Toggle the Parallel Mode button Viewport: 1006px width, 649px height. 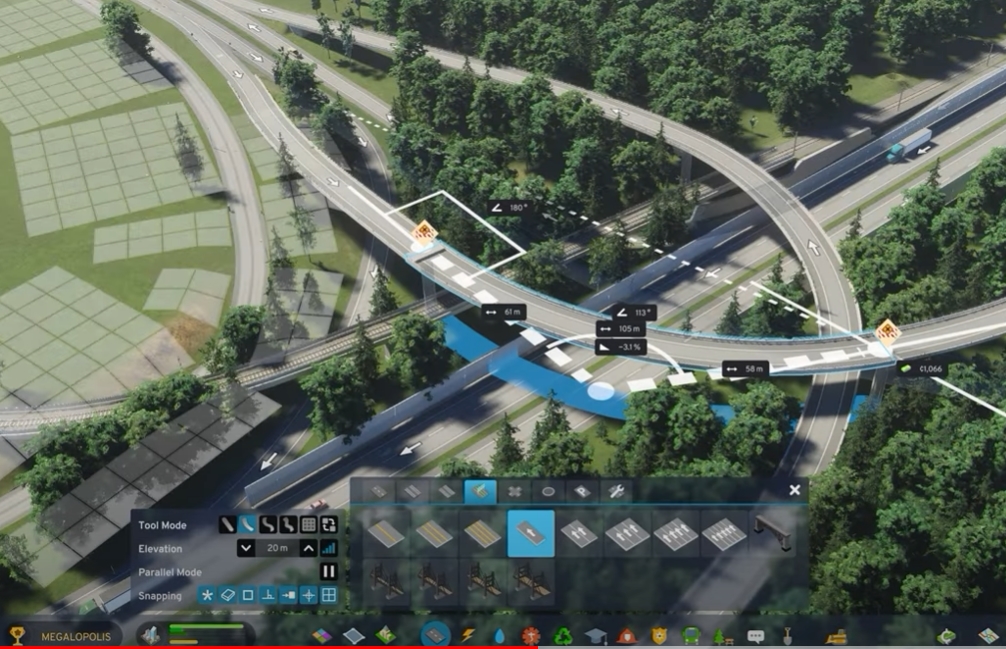pyautogui.click(x=328, y=572)
